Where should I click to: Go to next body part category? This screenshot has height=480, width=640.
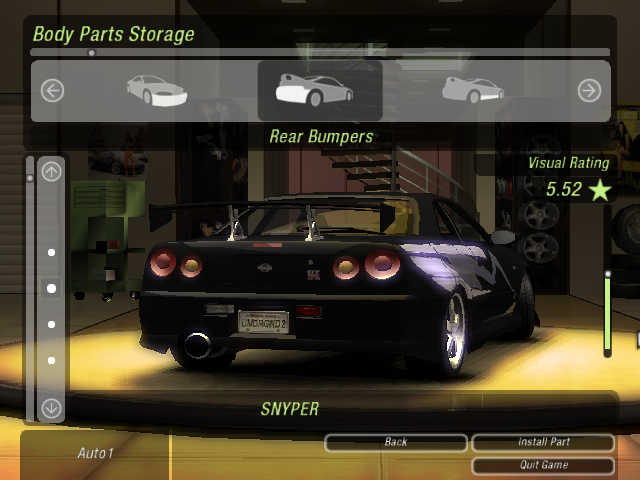click(x=589, y=91)
